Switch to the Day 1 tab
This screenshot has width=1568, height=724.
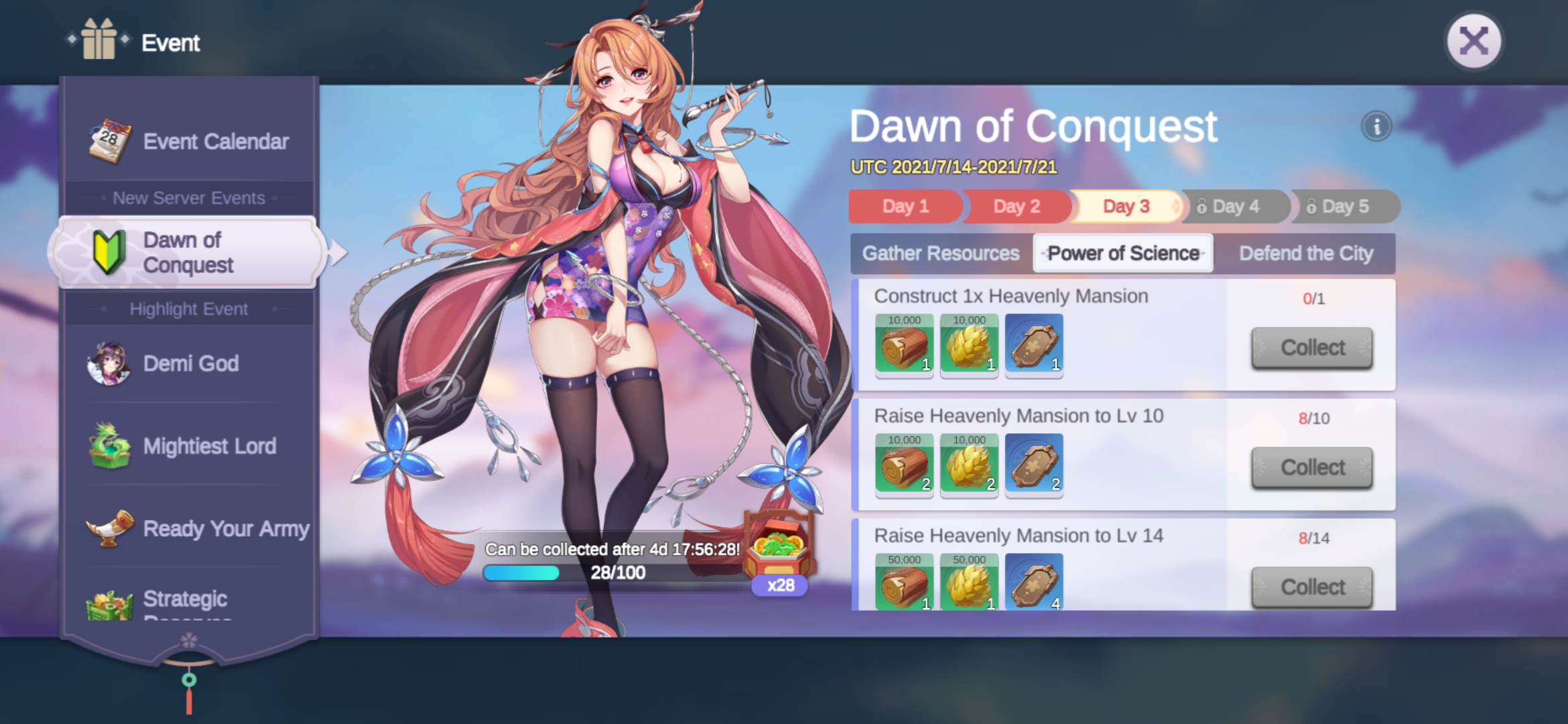click(905, 206)
